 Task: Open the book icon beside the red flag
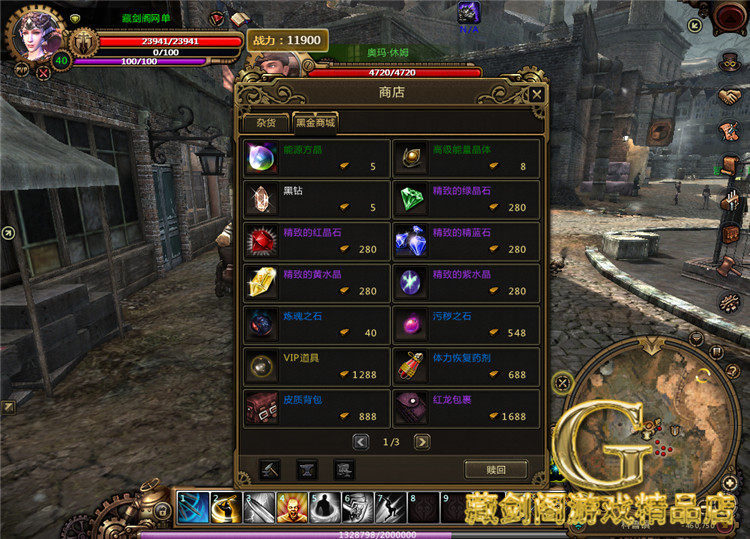238,19
